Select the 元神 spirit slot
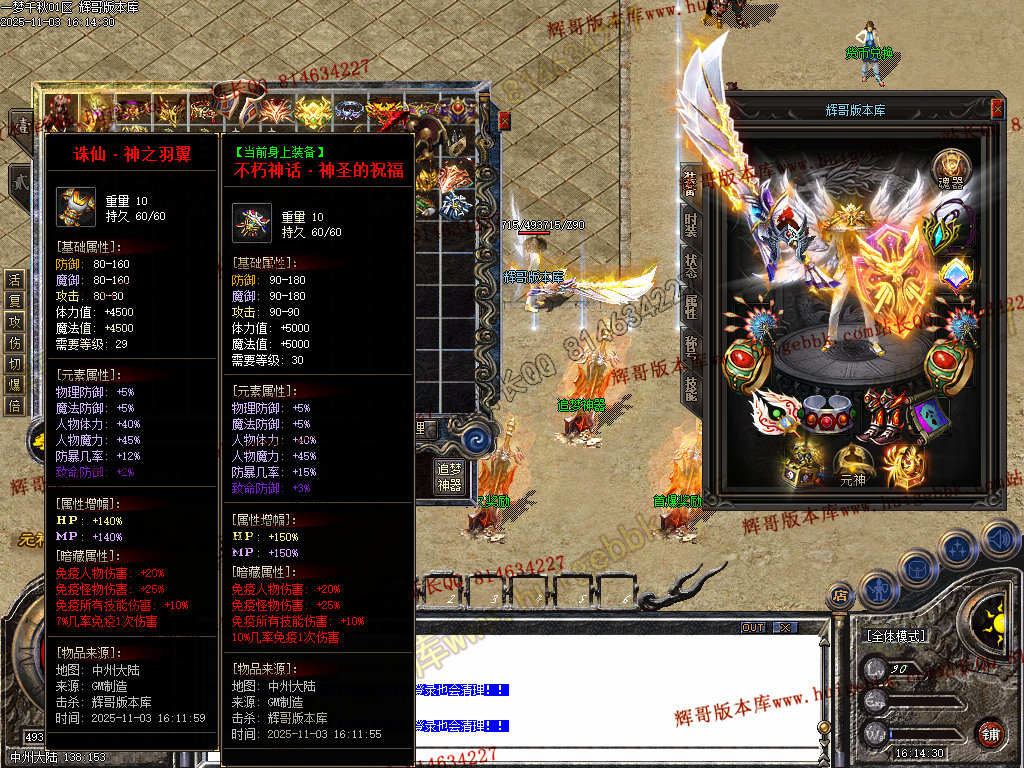 pyautogui.click(x=852, y=465)
